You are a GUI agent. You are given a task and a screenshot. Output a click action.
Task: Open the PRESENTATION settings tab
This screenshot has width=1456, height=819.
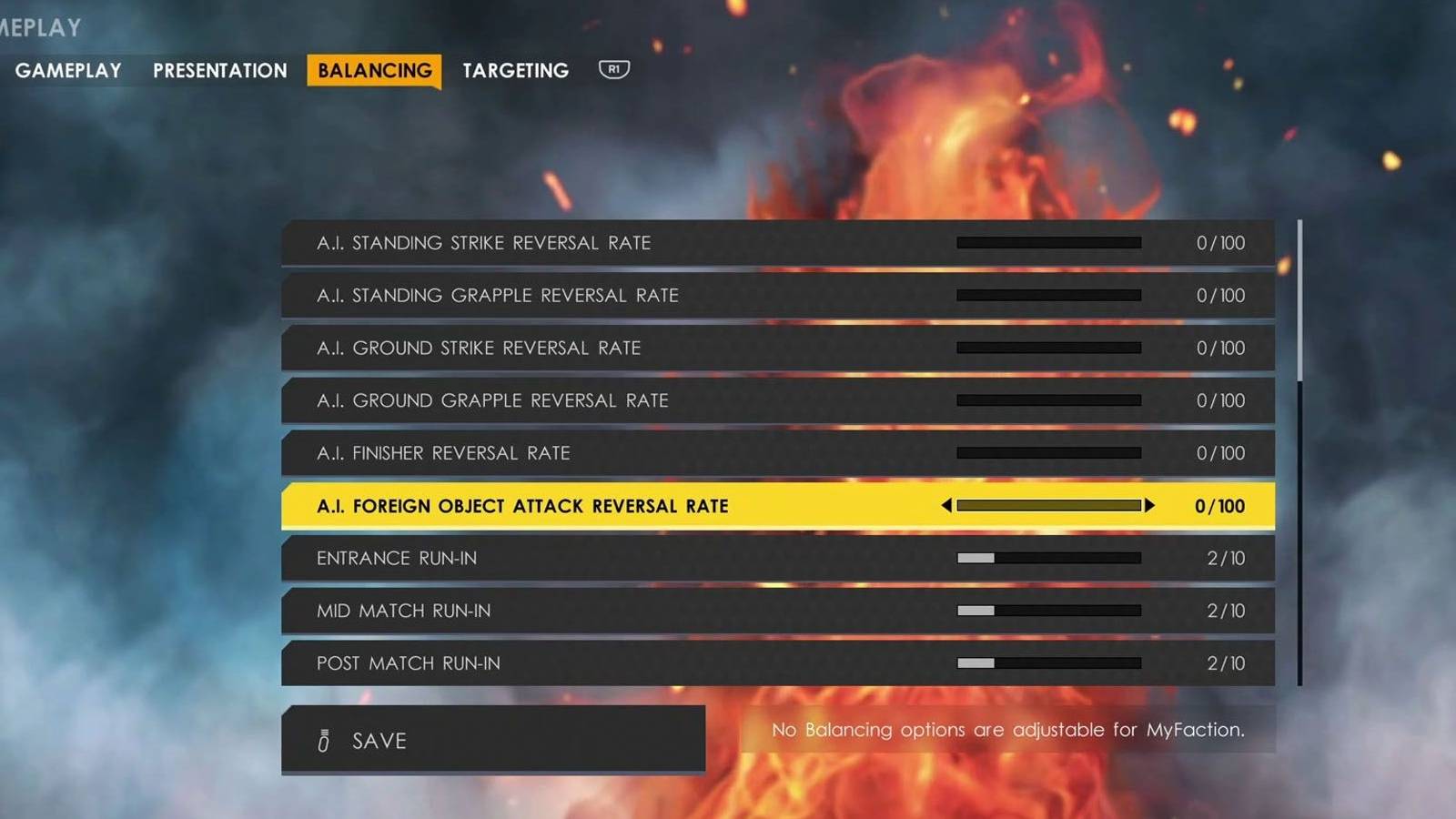(218, 70)
